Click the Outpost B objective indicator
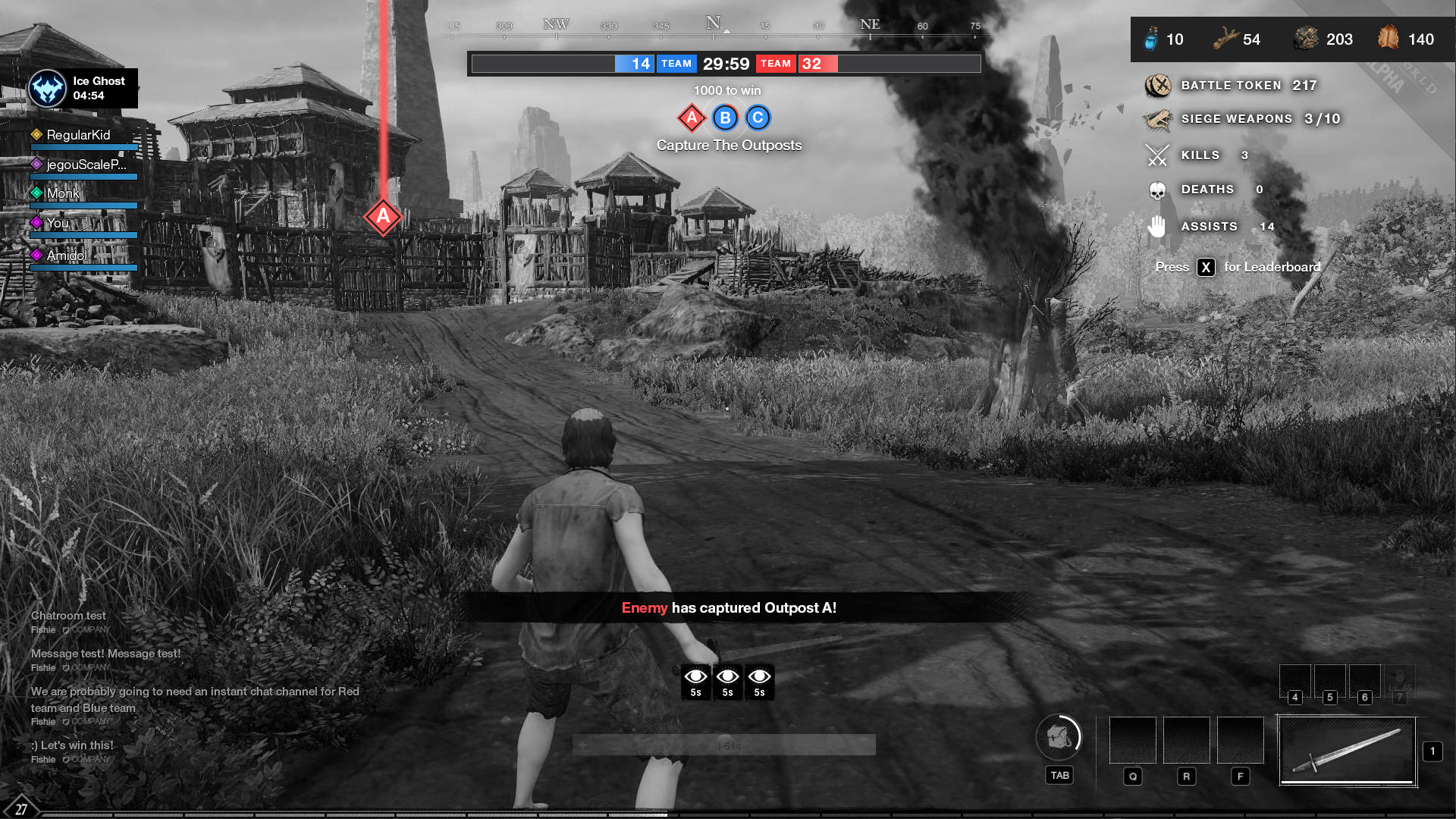This screenshot has height=819, width=1456. [x=725, y=118]
